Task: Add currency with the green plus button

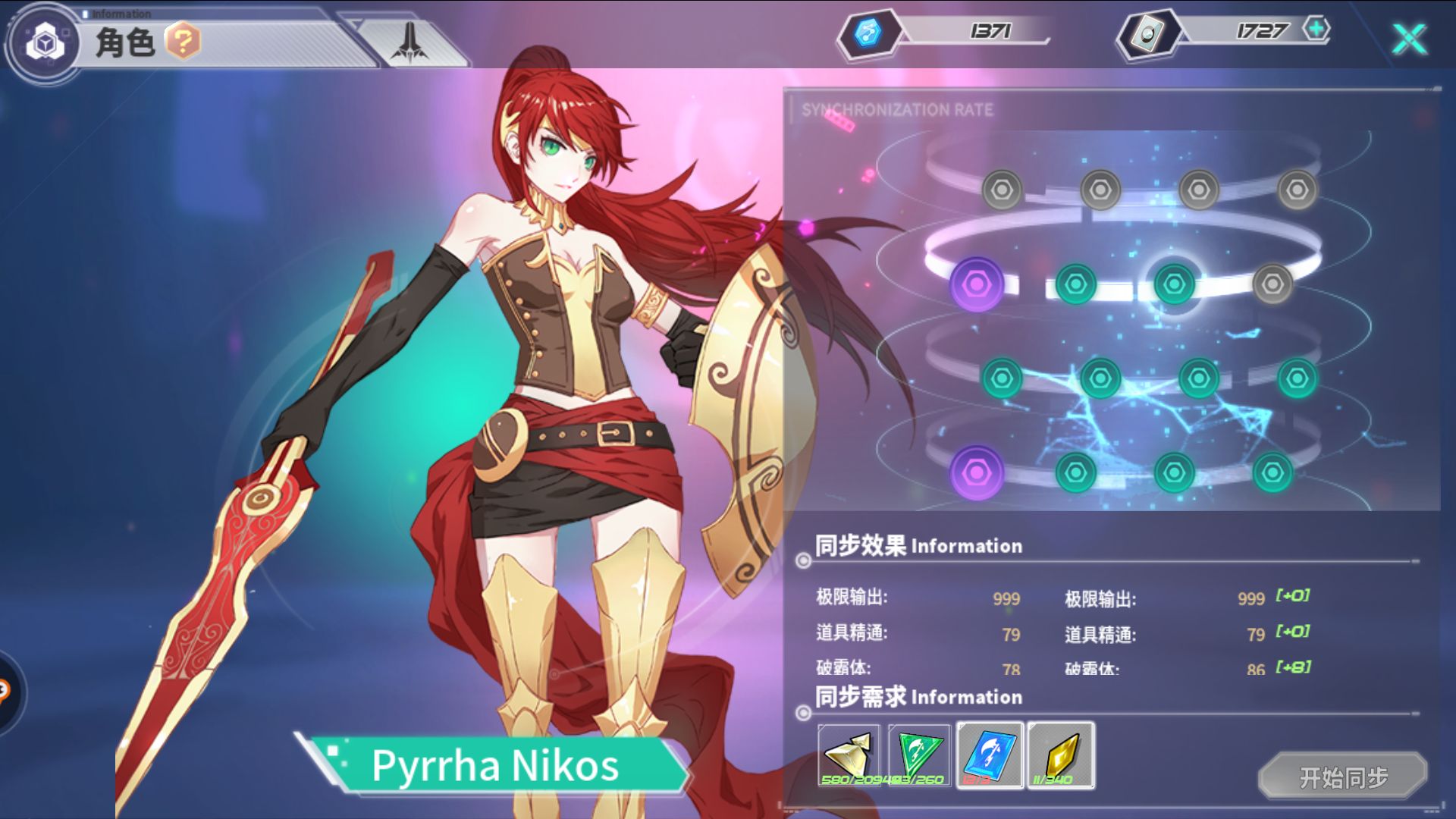Action: tap(1316, 30)
